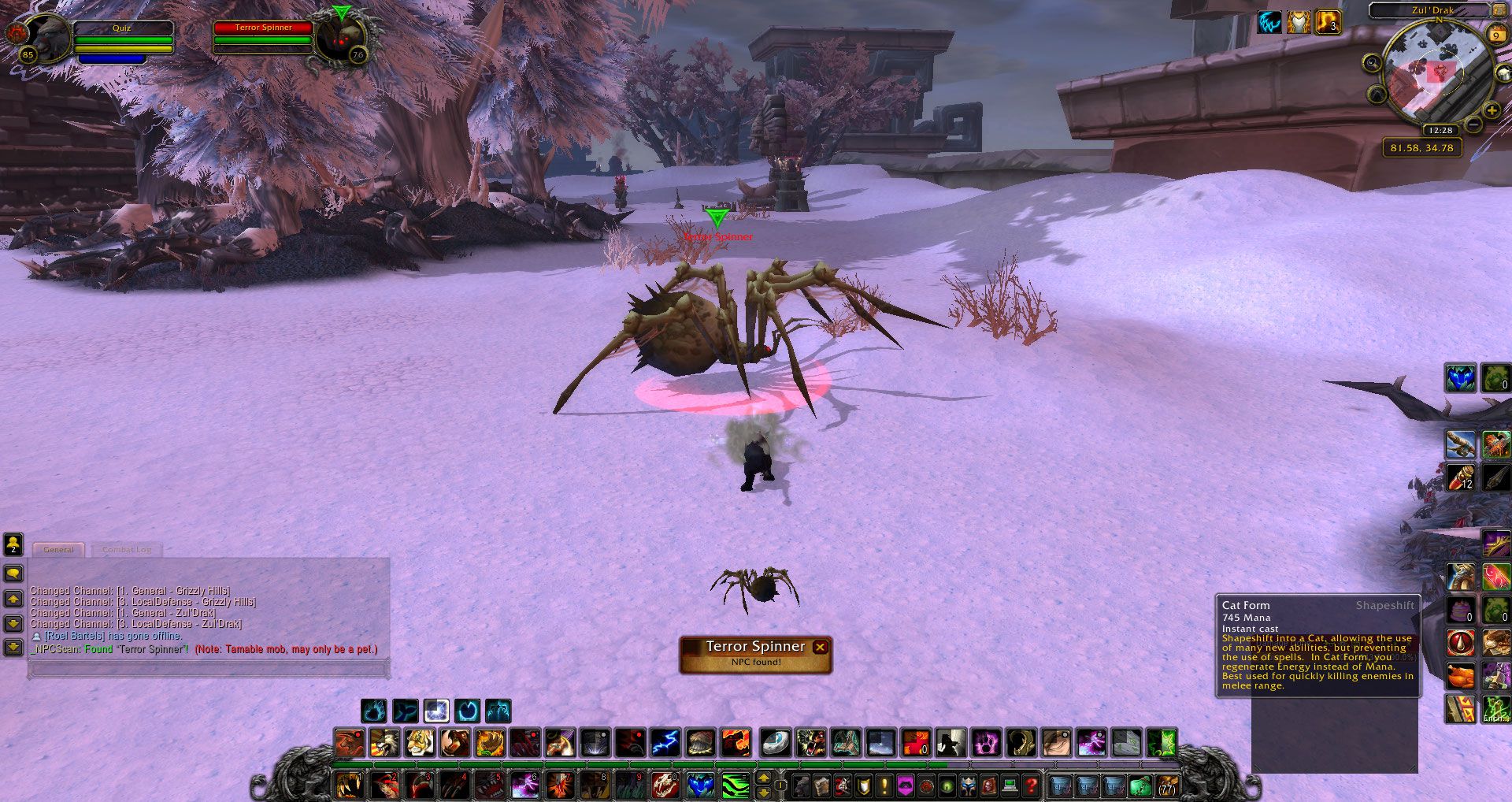The width and height of the screenshot is (1512, 802).
Task: Close the Terror Spinner NPC found alert
Action: click(x=820, y=647)
